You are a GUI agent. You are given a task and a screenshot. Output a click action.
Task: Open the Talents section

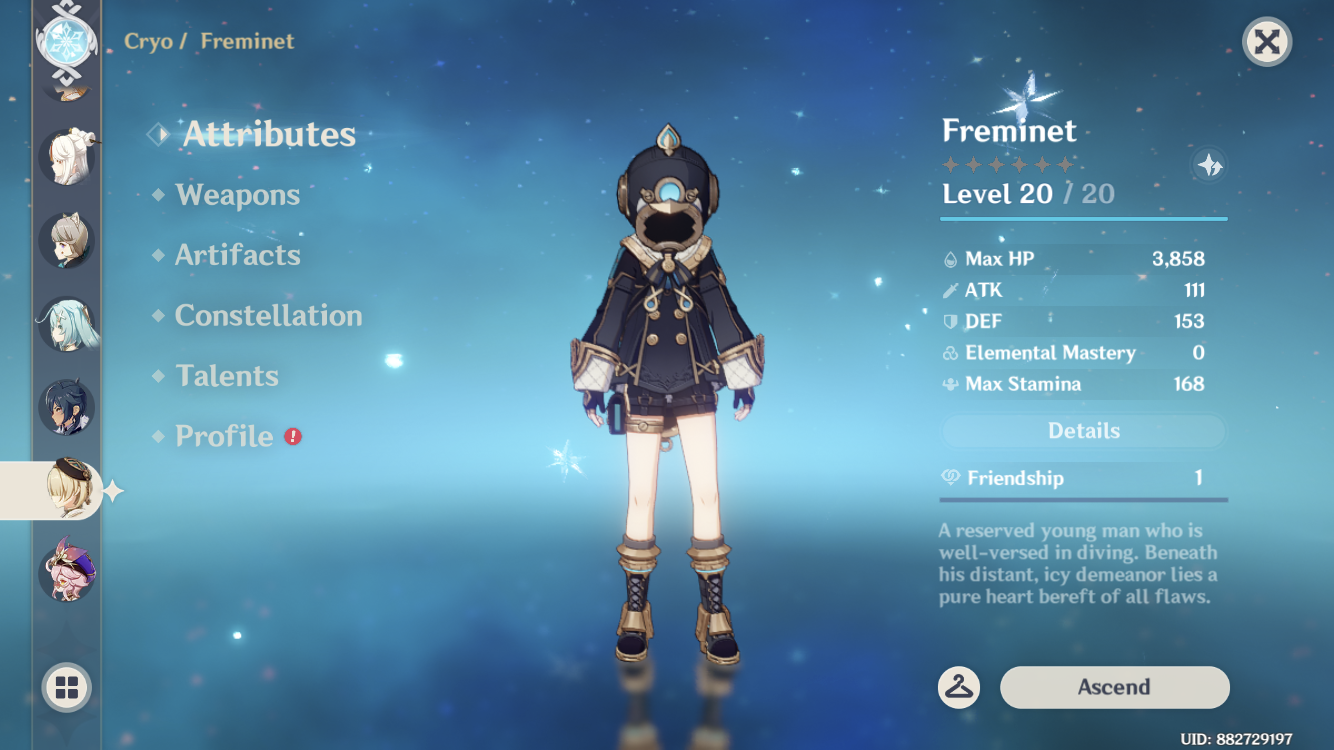coord(228,376)
